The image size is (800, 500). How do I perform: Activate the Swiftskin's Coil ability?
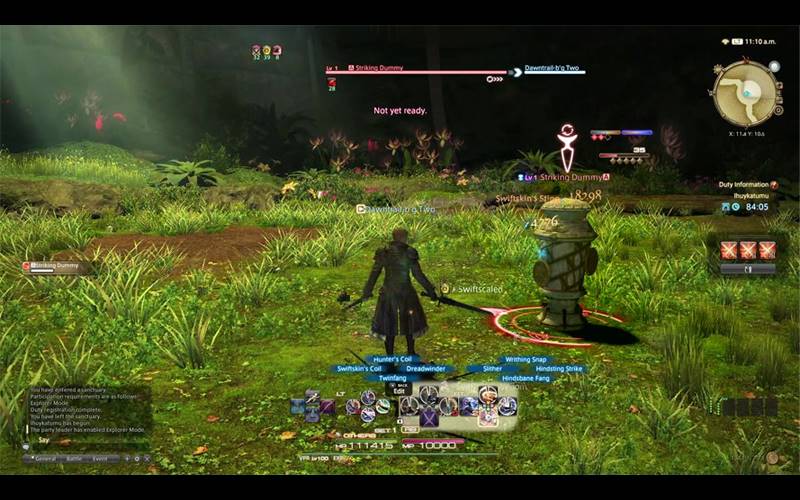click(359, 368)
